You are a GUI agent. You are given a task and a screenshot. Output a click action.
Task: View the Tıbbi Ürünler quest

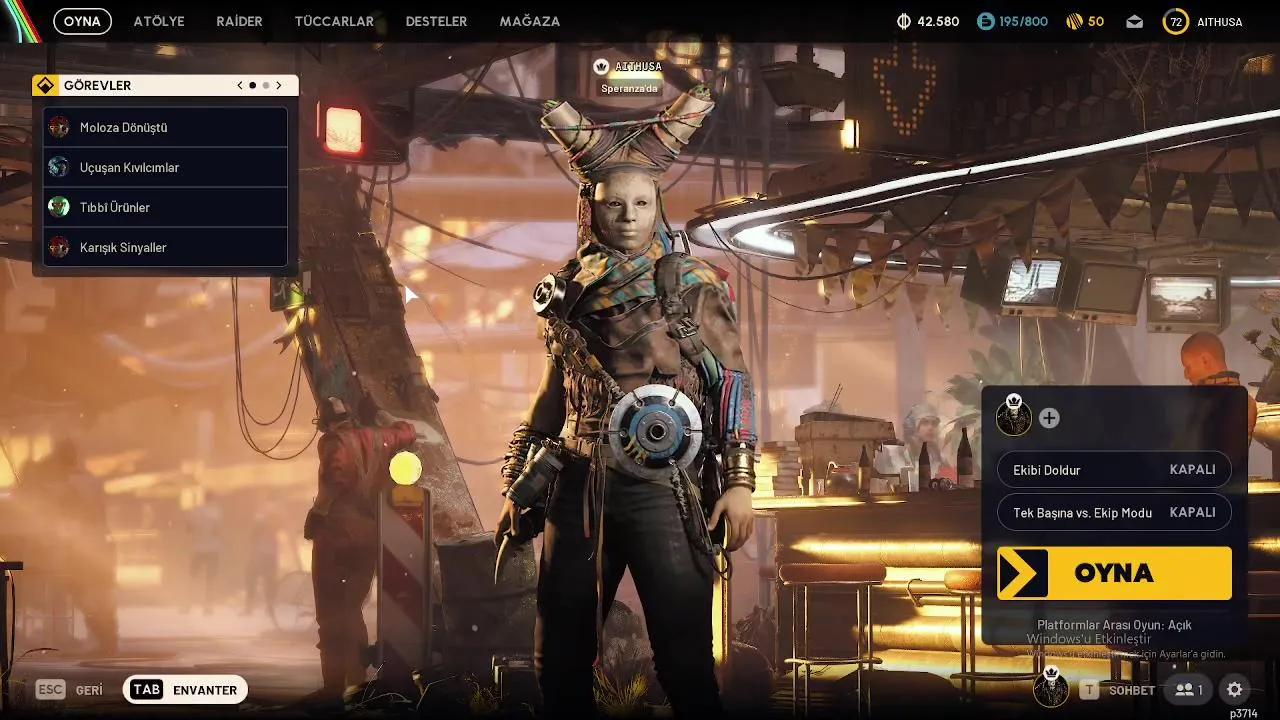(166, 208)
